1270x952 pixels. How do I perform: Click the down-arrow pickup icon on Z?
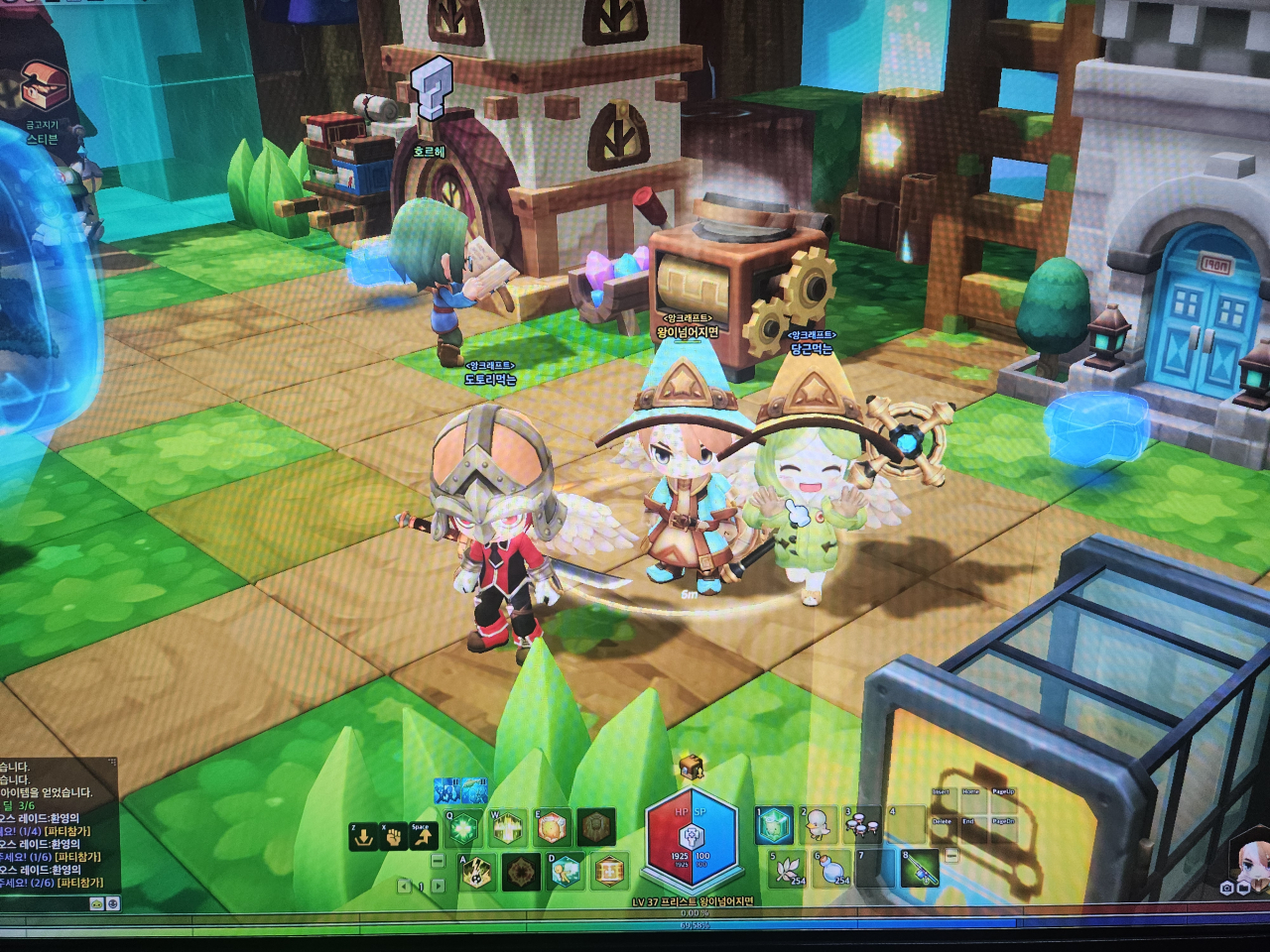click(363, 837)
